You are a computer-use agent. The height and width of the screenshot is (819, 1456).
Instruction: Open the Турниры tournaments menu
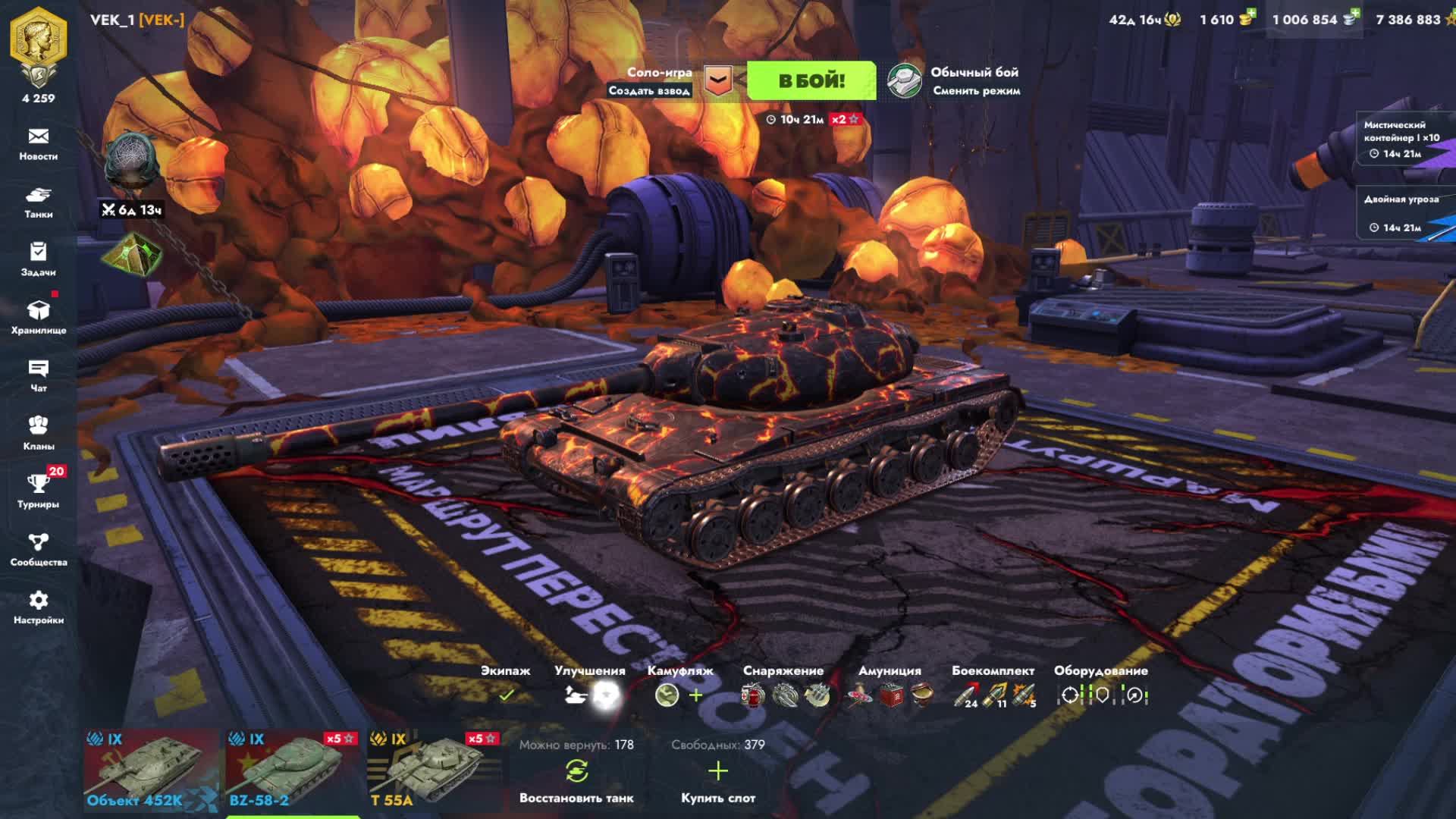(39, 491)
